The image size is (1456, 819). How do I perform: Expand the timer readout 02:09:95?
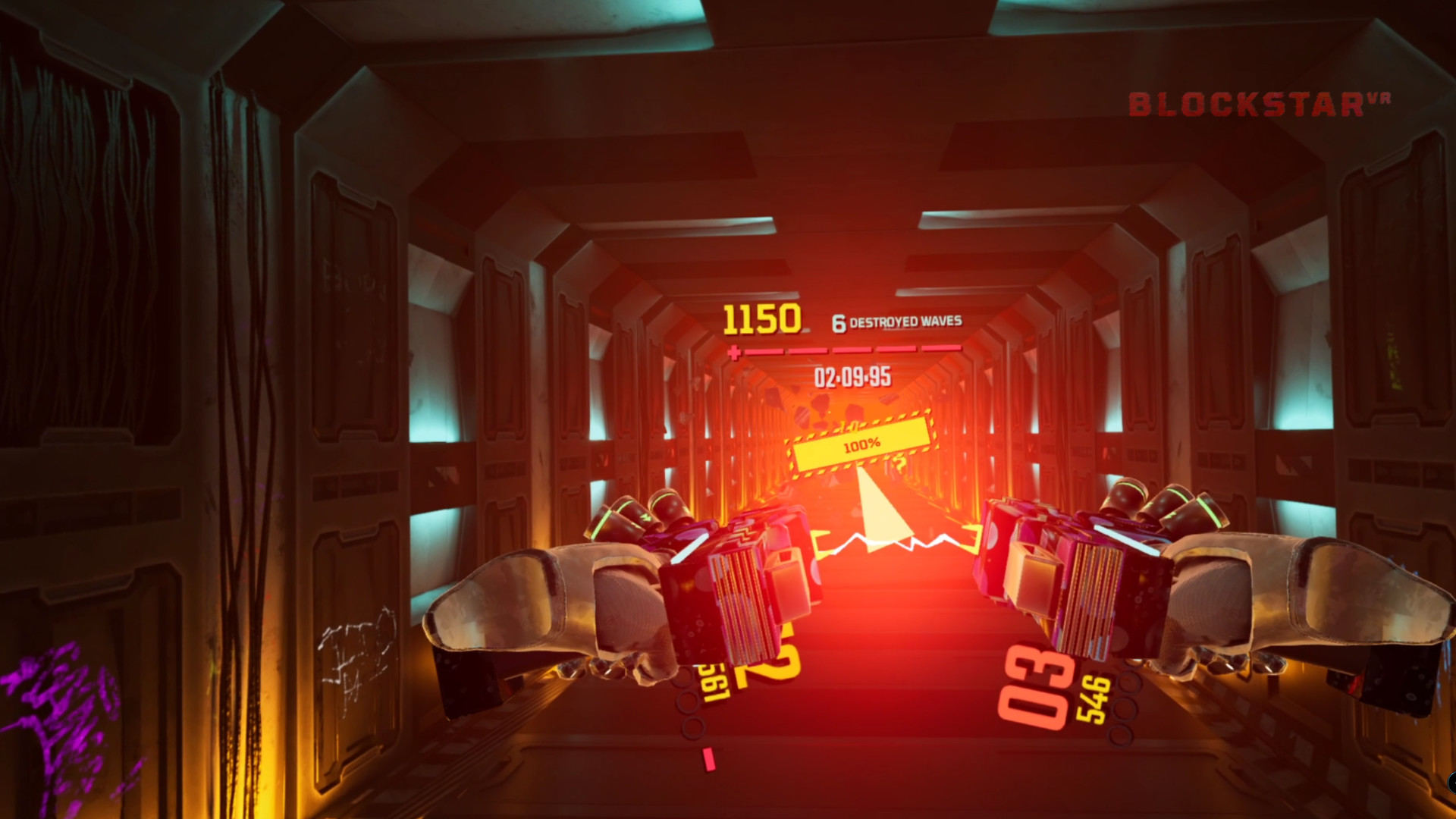[x=852, y=377]
